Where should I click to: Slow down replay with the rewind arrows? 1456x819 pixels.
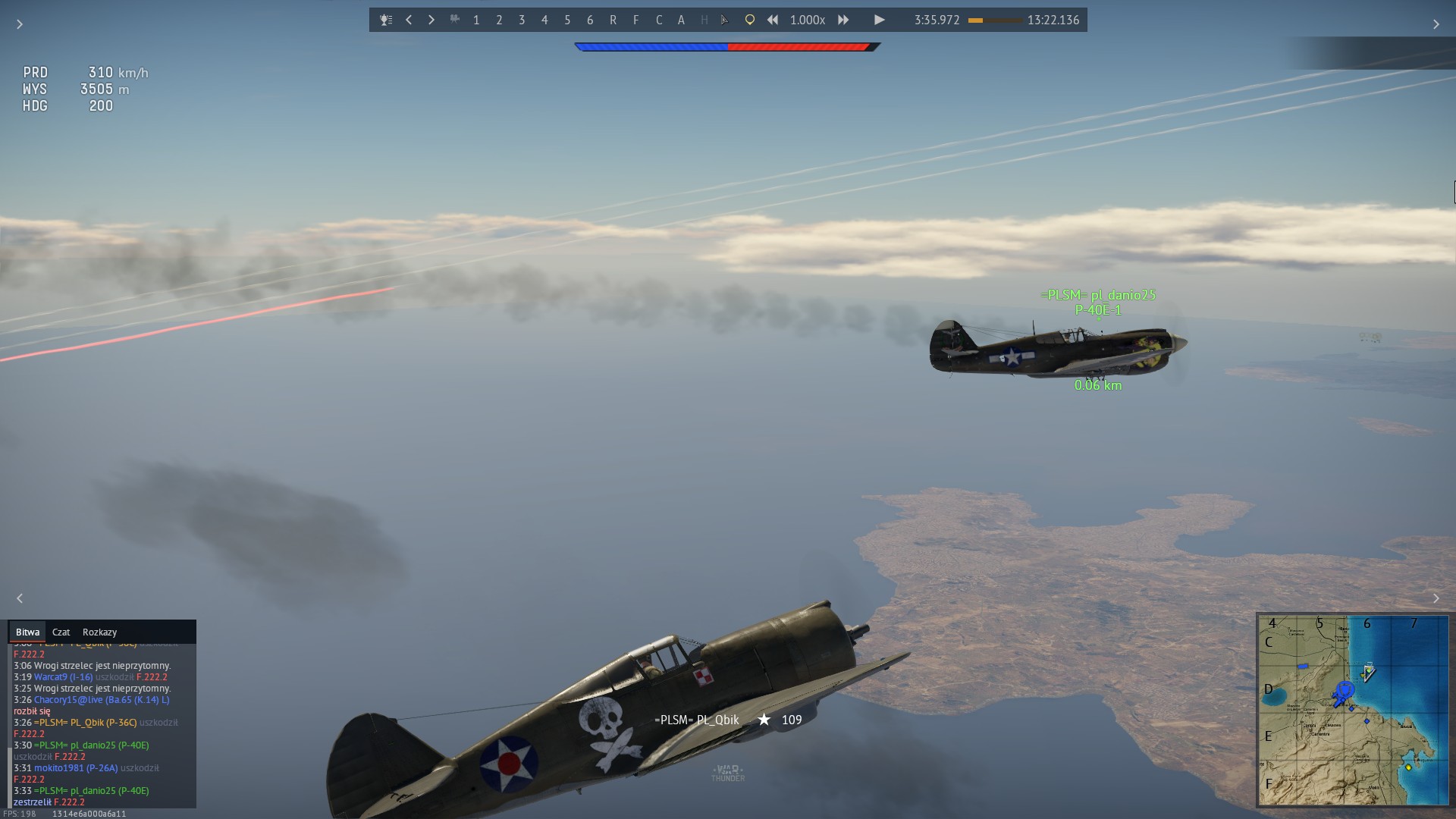pyautogui.click(x=772, y=20)
